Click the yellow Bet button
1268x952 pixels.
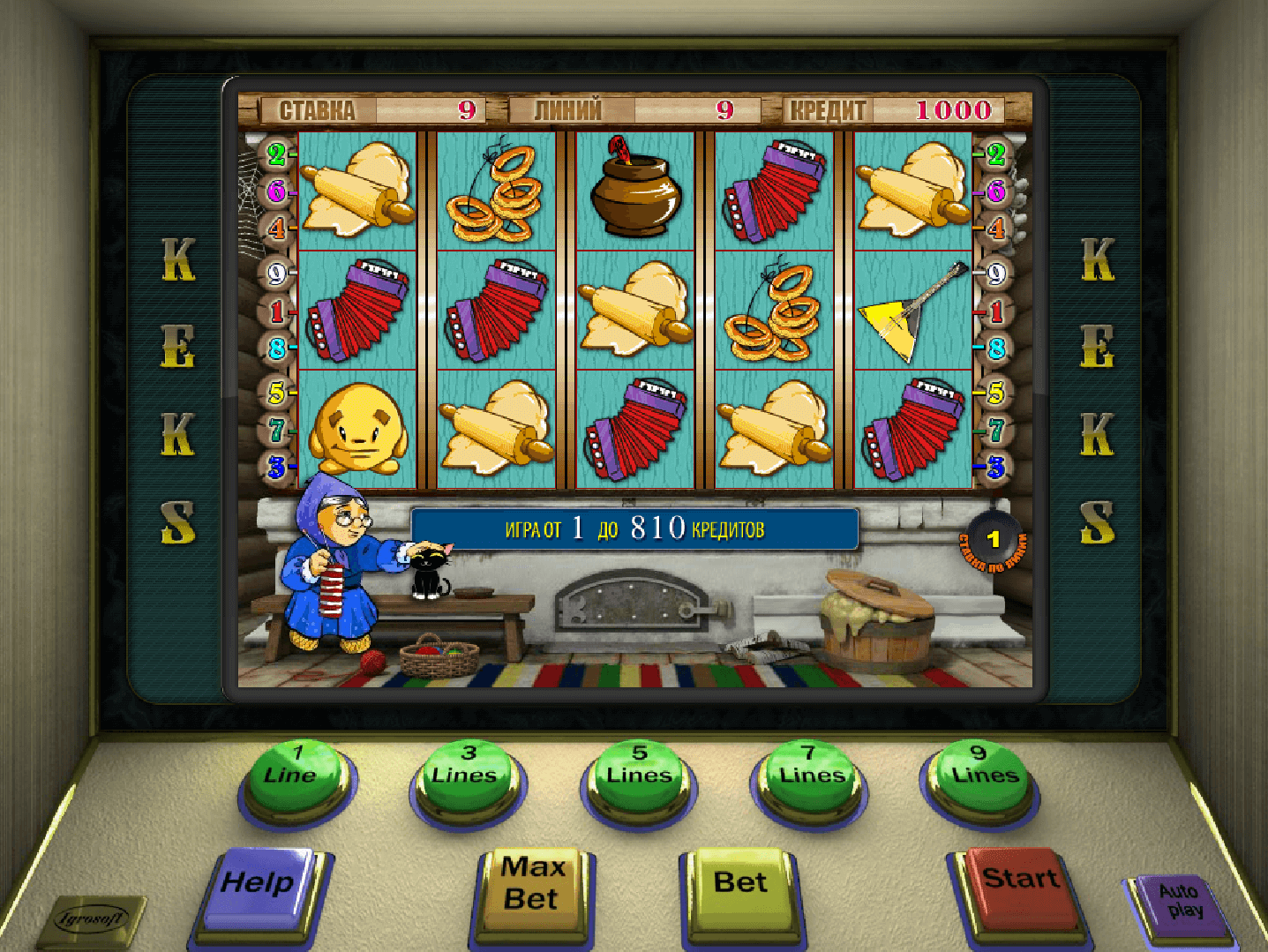[739, 887]
